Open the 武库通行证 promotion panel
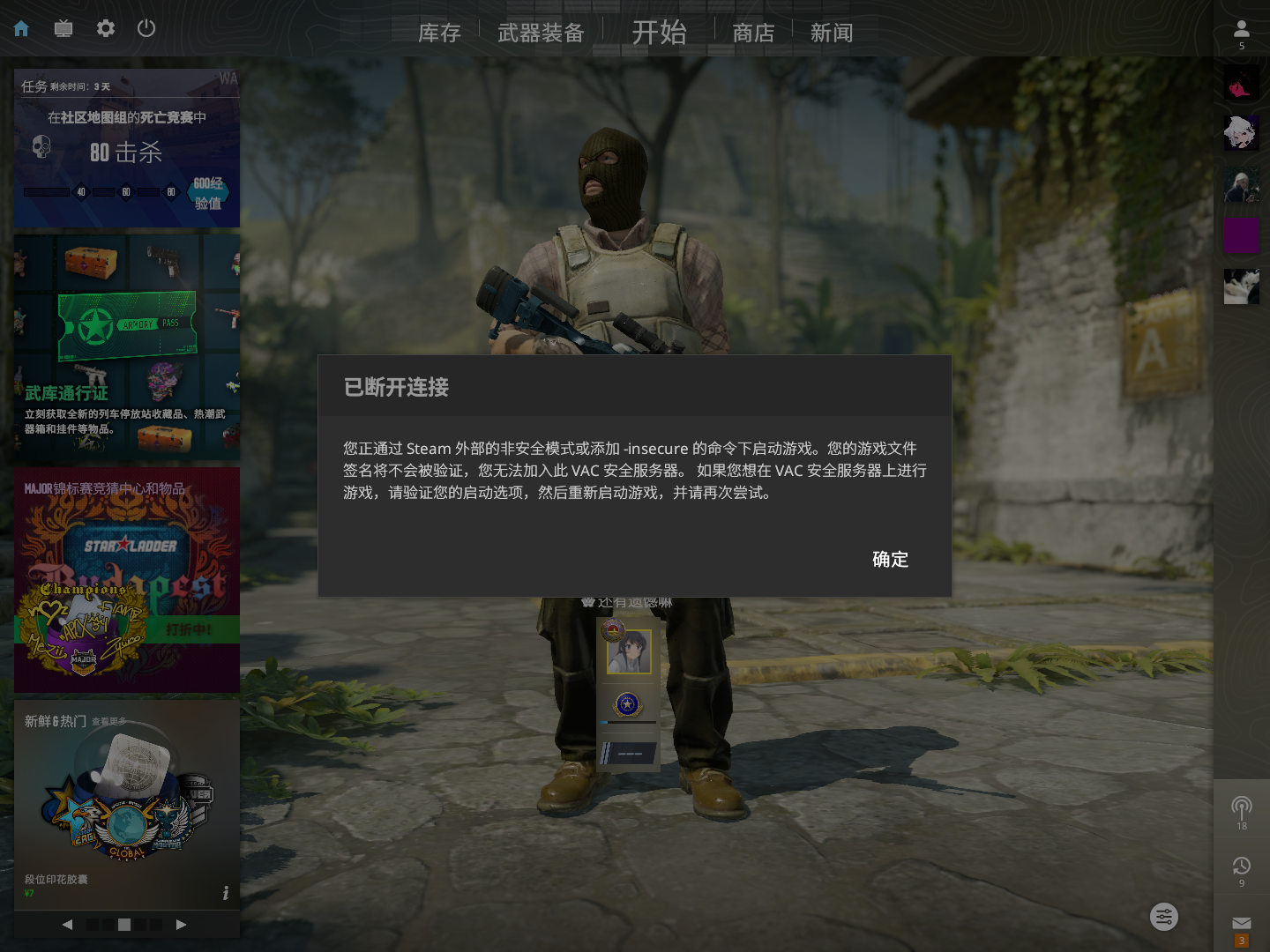This screenshot has height=952, width=1270. click(127, 344)
